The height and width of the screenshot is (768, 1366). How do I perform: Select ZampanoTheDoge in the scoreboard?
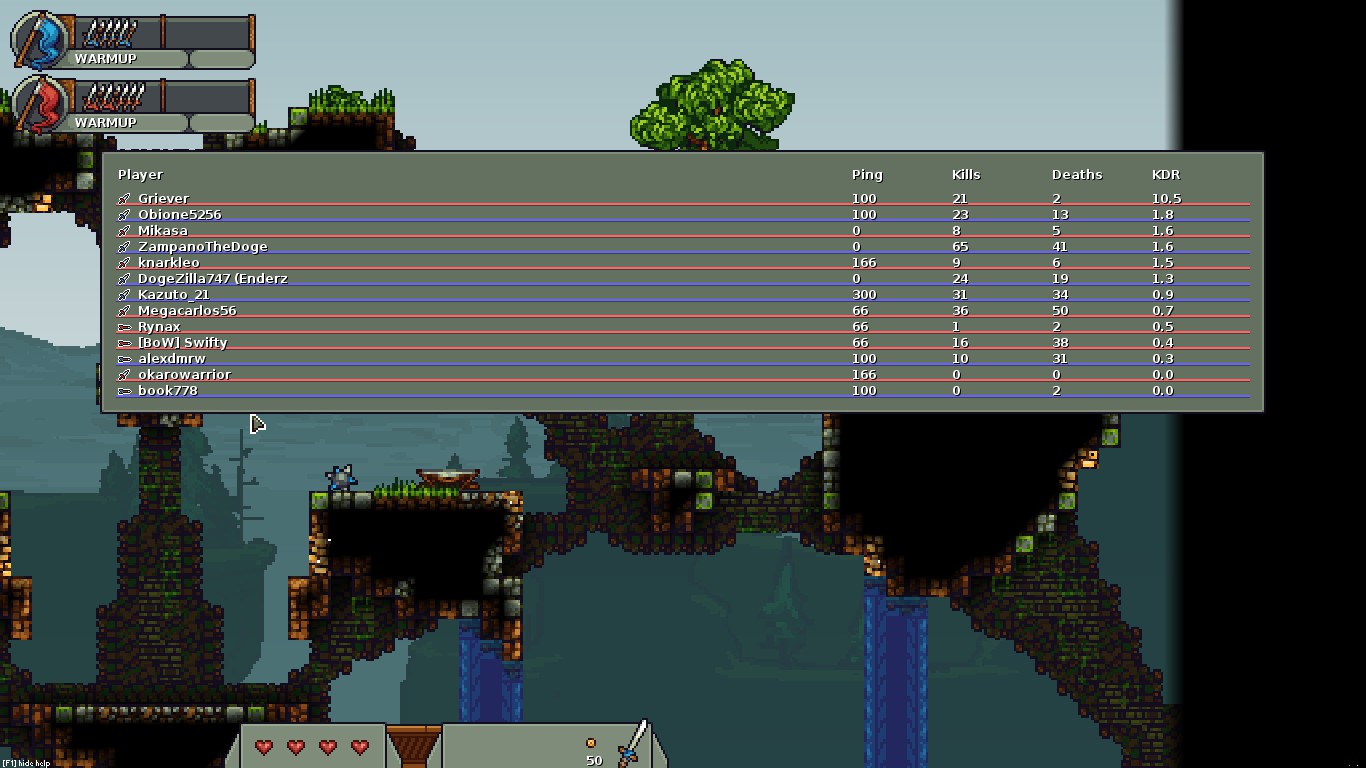(x=202, y=246)
